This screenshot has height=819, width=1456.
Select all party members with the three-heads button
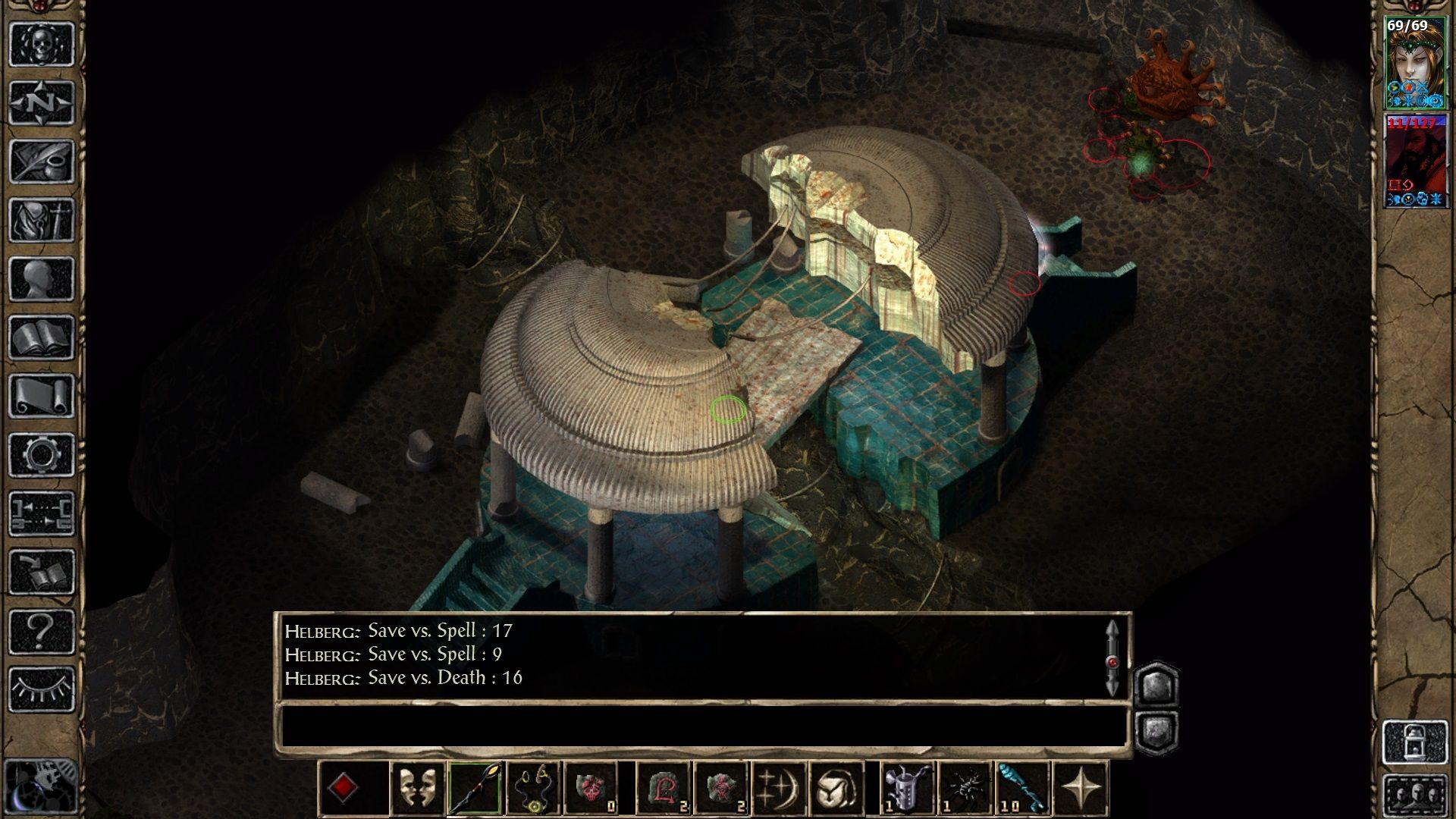pyautogui.click(x=1415, y=795)
